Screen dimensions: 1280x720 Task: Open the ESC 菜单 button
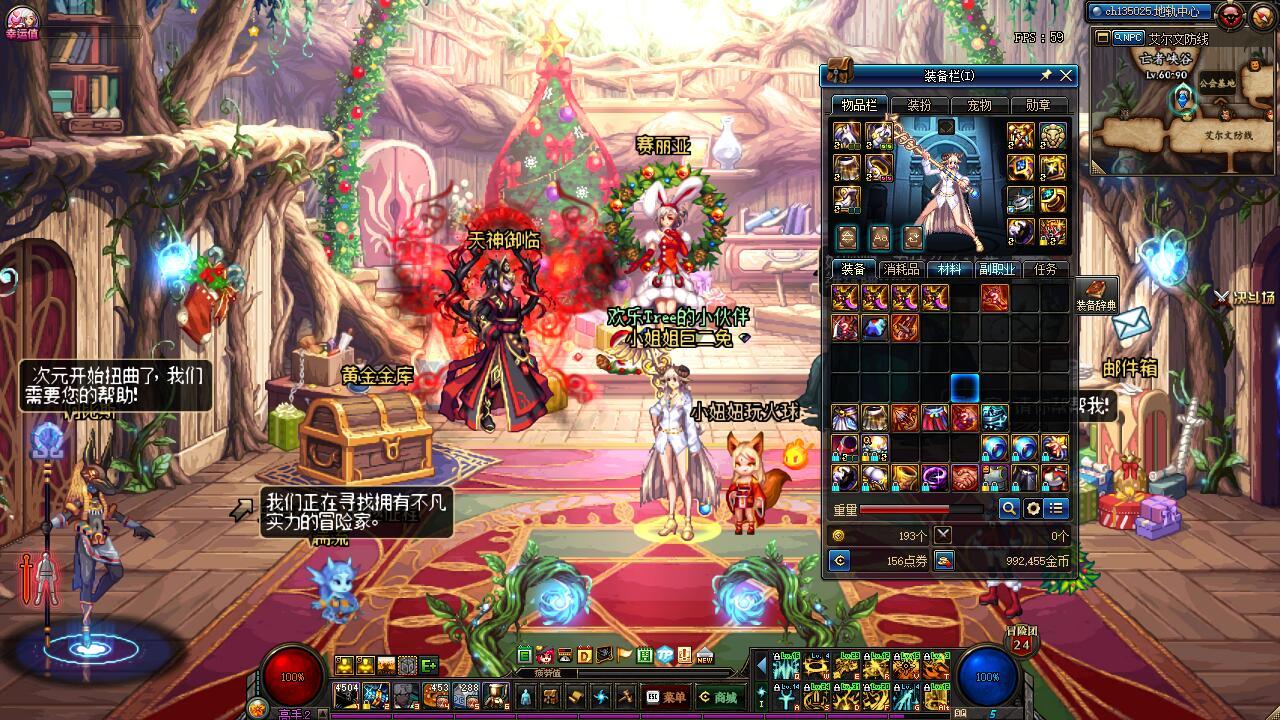666,697
